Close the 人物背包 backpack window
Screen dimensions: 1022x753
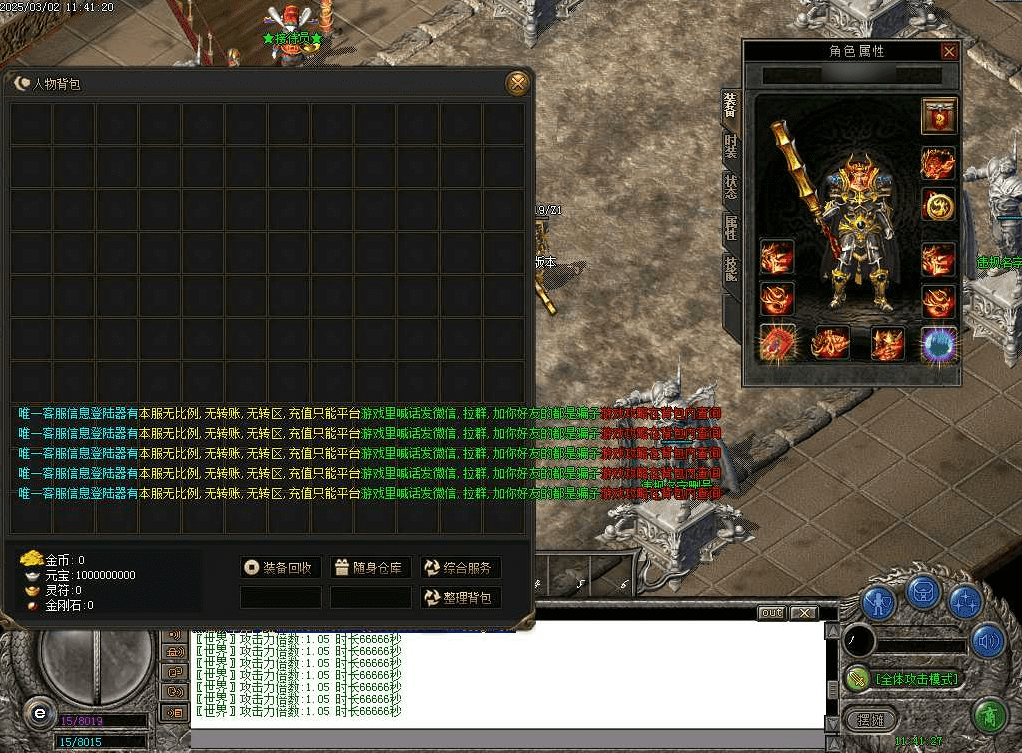point(517,83)
